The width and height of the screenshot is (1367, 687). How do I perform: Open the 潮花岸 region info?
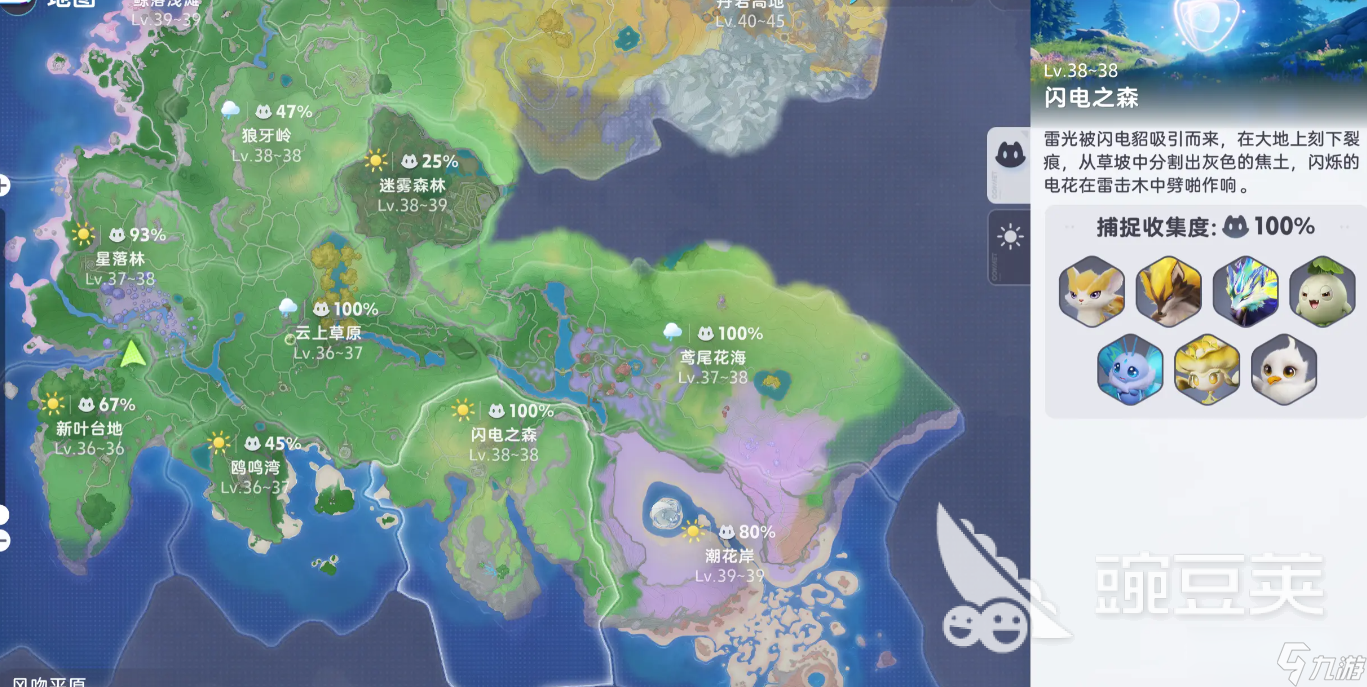(729, 556)
